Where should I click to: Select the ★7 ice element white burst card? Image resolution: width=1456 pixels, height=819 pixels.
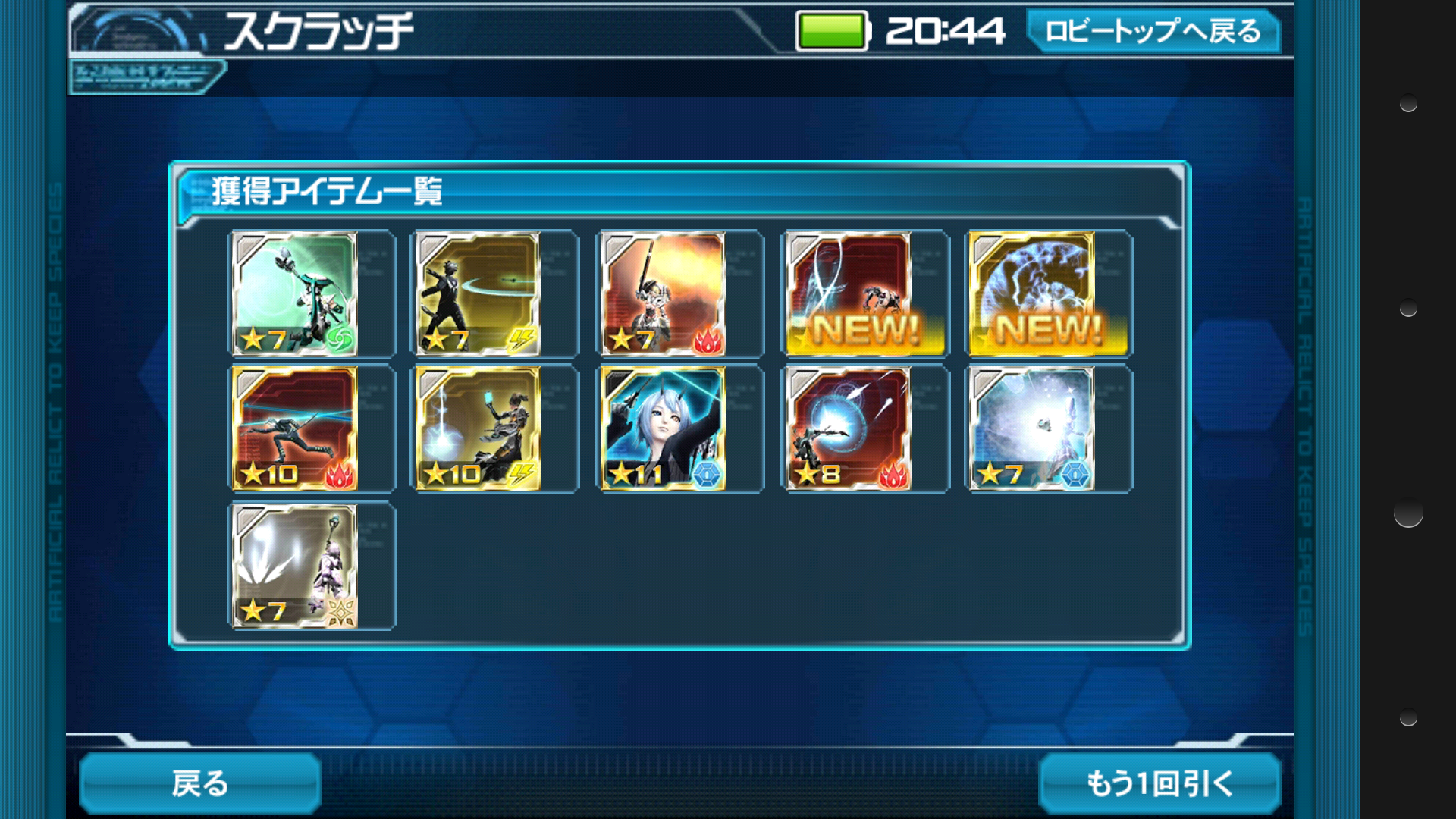coord(1033,429)
